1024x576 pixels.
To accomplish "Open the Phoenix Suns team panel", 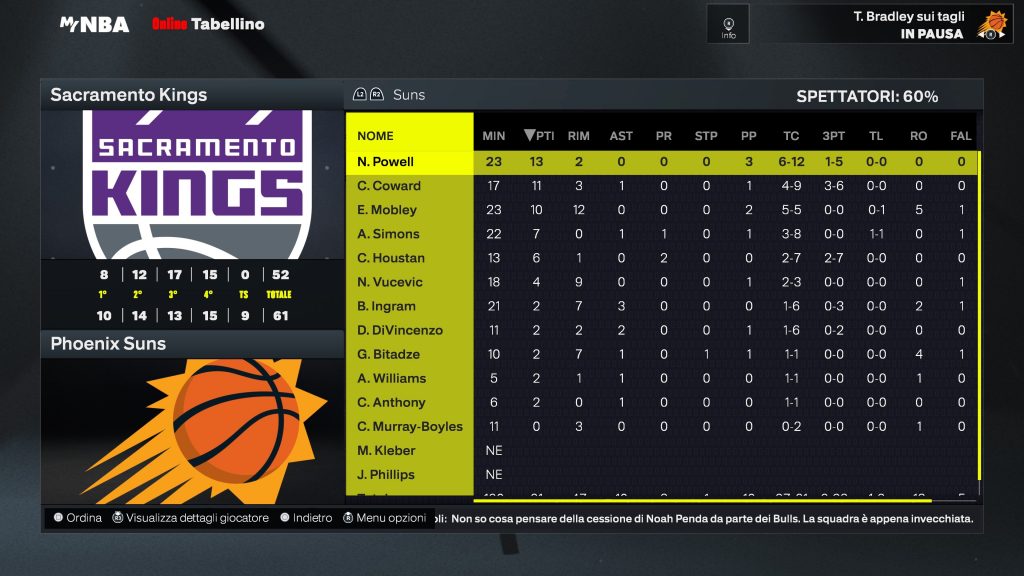I will point(108,344).
